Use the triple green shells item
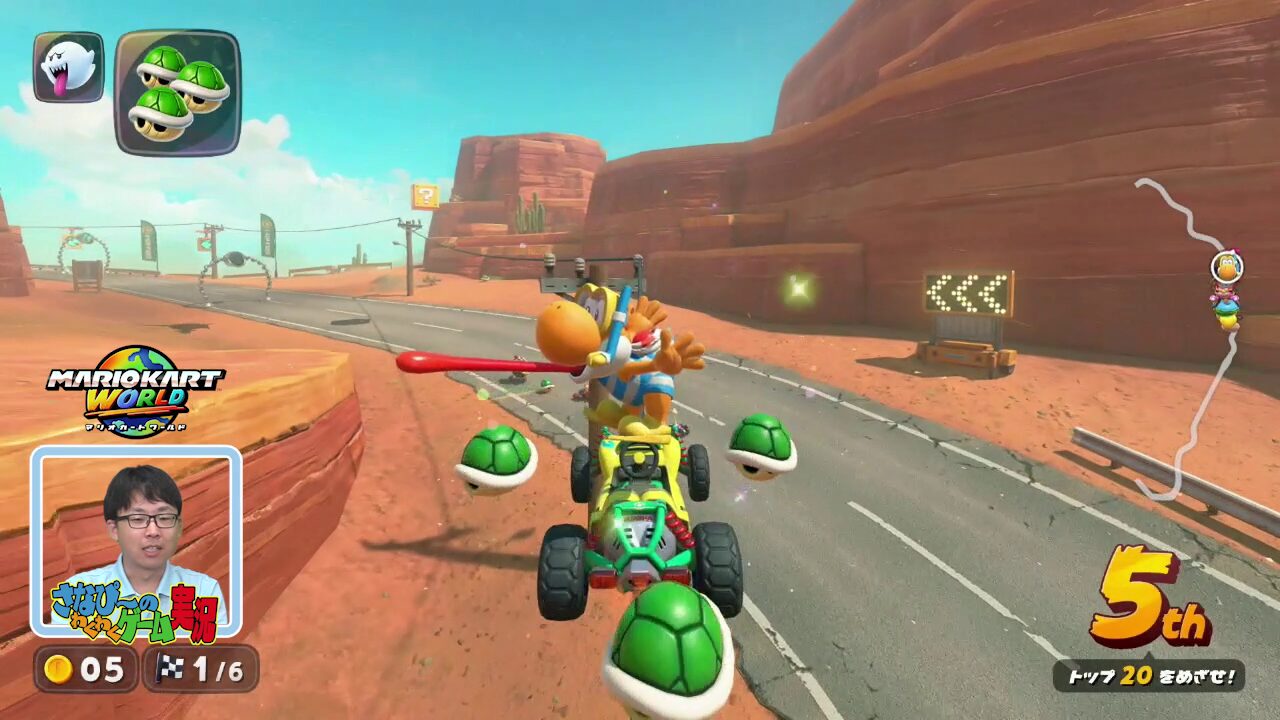Viewport: 1280px width, 720px height. [178, 92]
